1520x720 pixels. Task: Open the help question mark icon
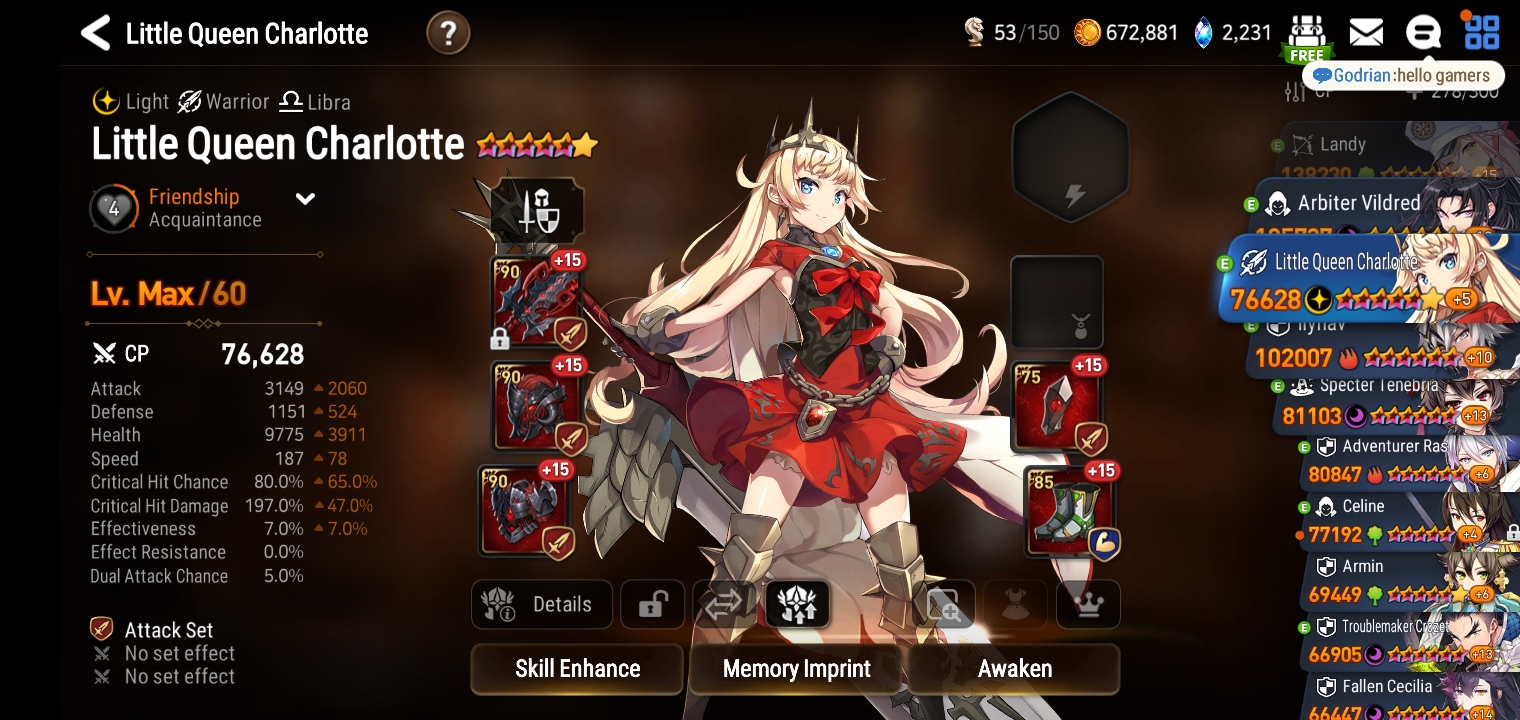[x=447, y=32]
